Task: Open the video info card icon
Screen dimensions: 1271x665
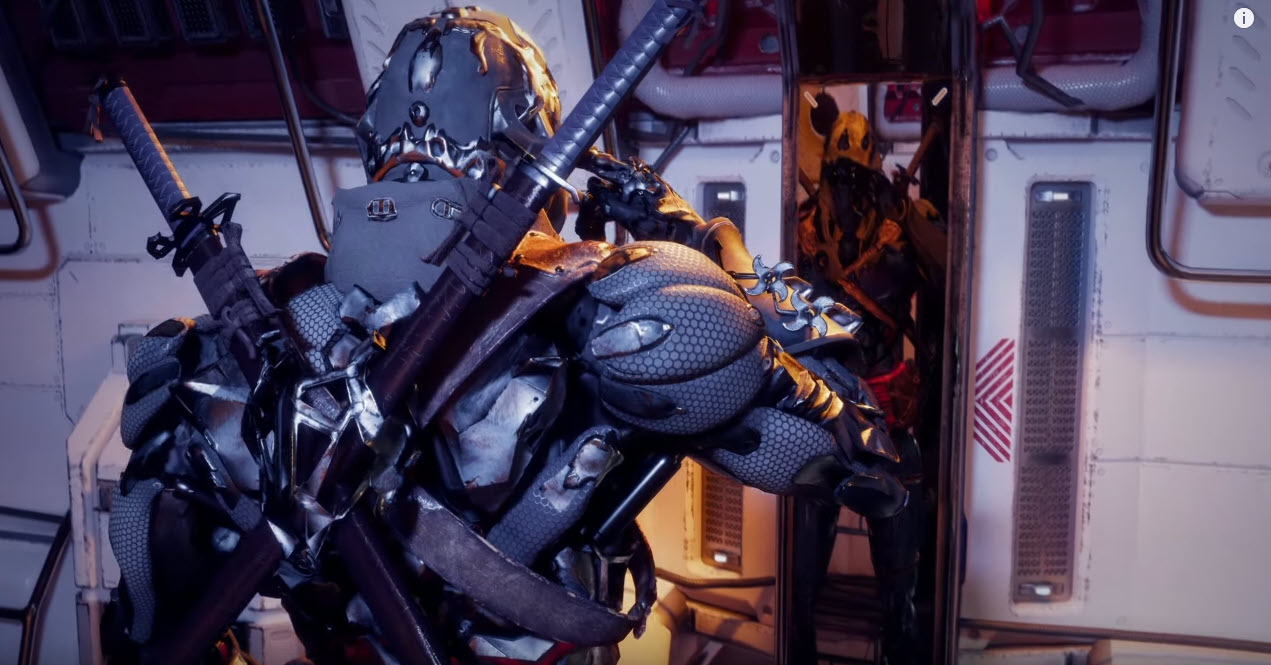Action: [x=1243, y=18]
